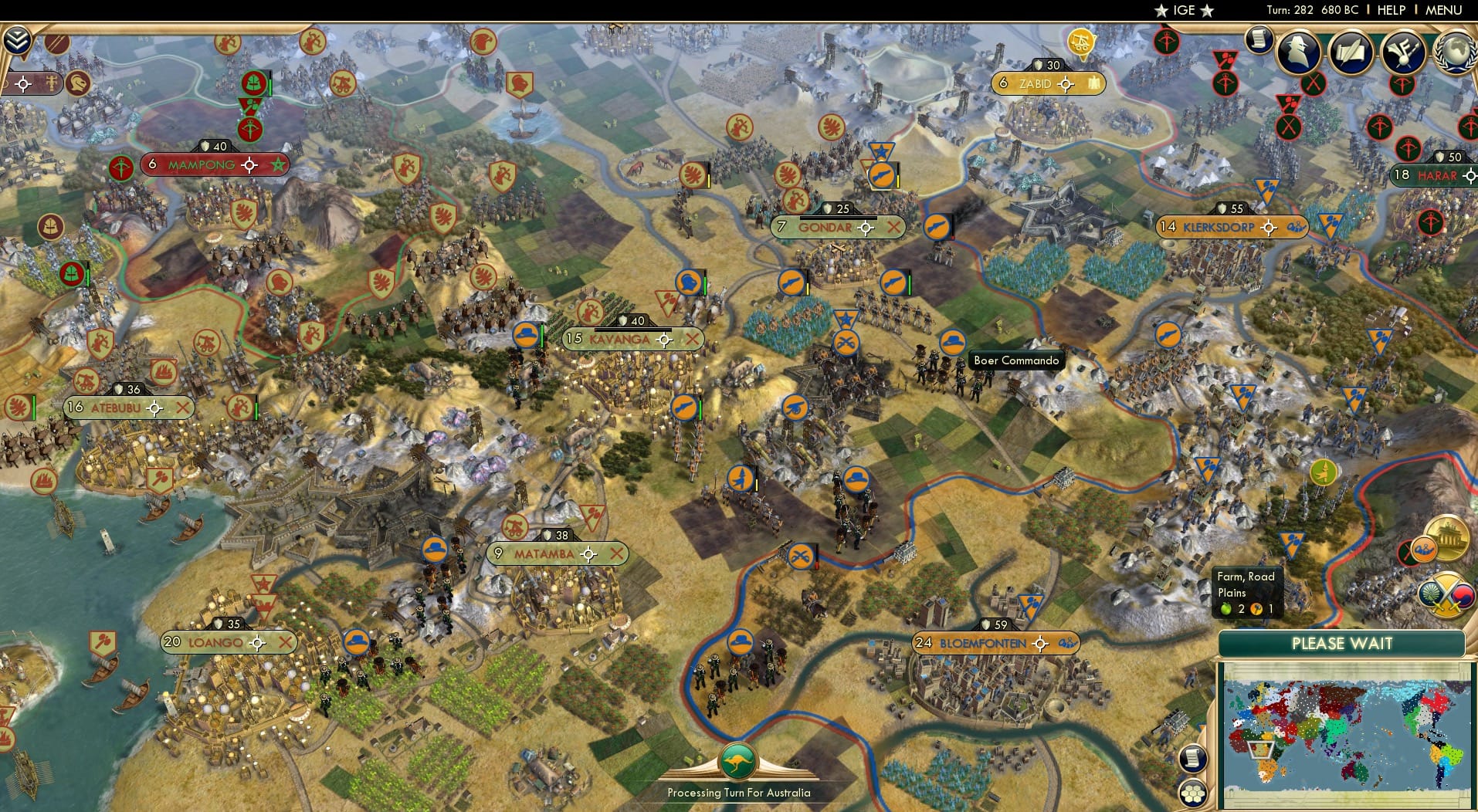
Task: Click the orange enemy-spotted notification bubble
Action: click(1425, 550)
